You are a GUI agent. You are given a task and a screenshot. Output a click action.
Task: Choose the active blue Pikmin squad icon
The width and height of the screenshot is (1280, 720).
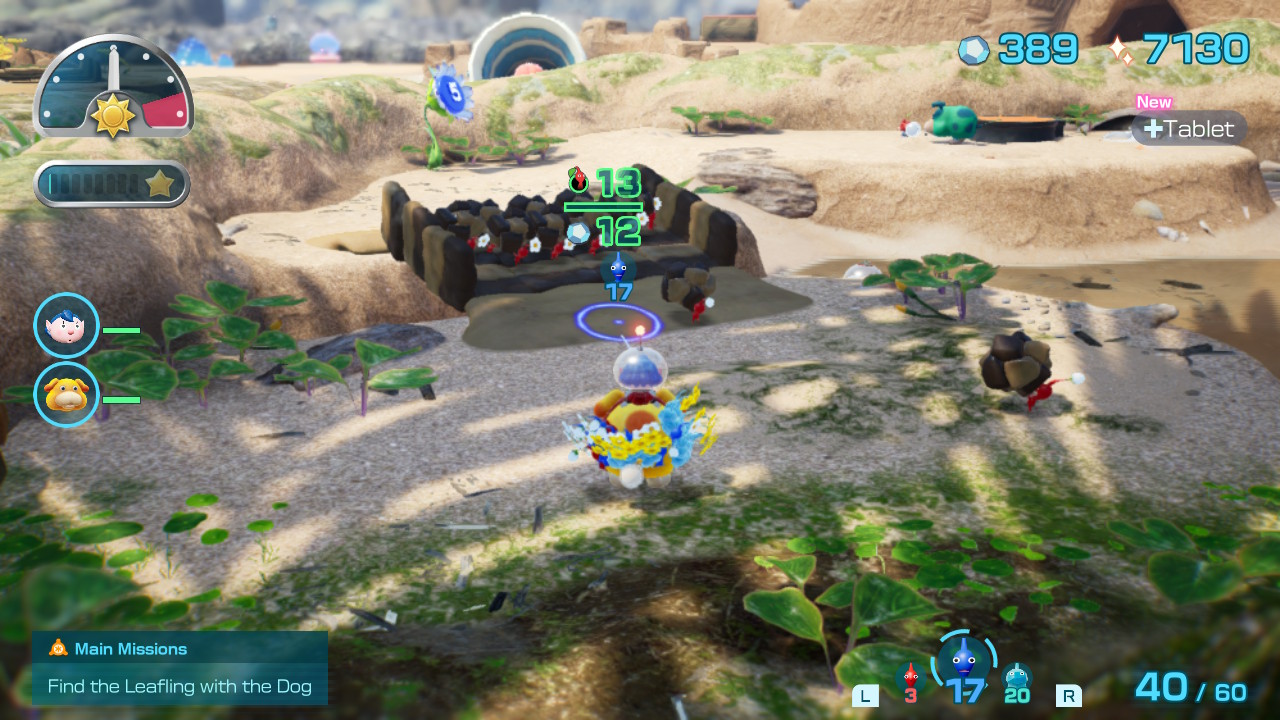pos(964,662)
